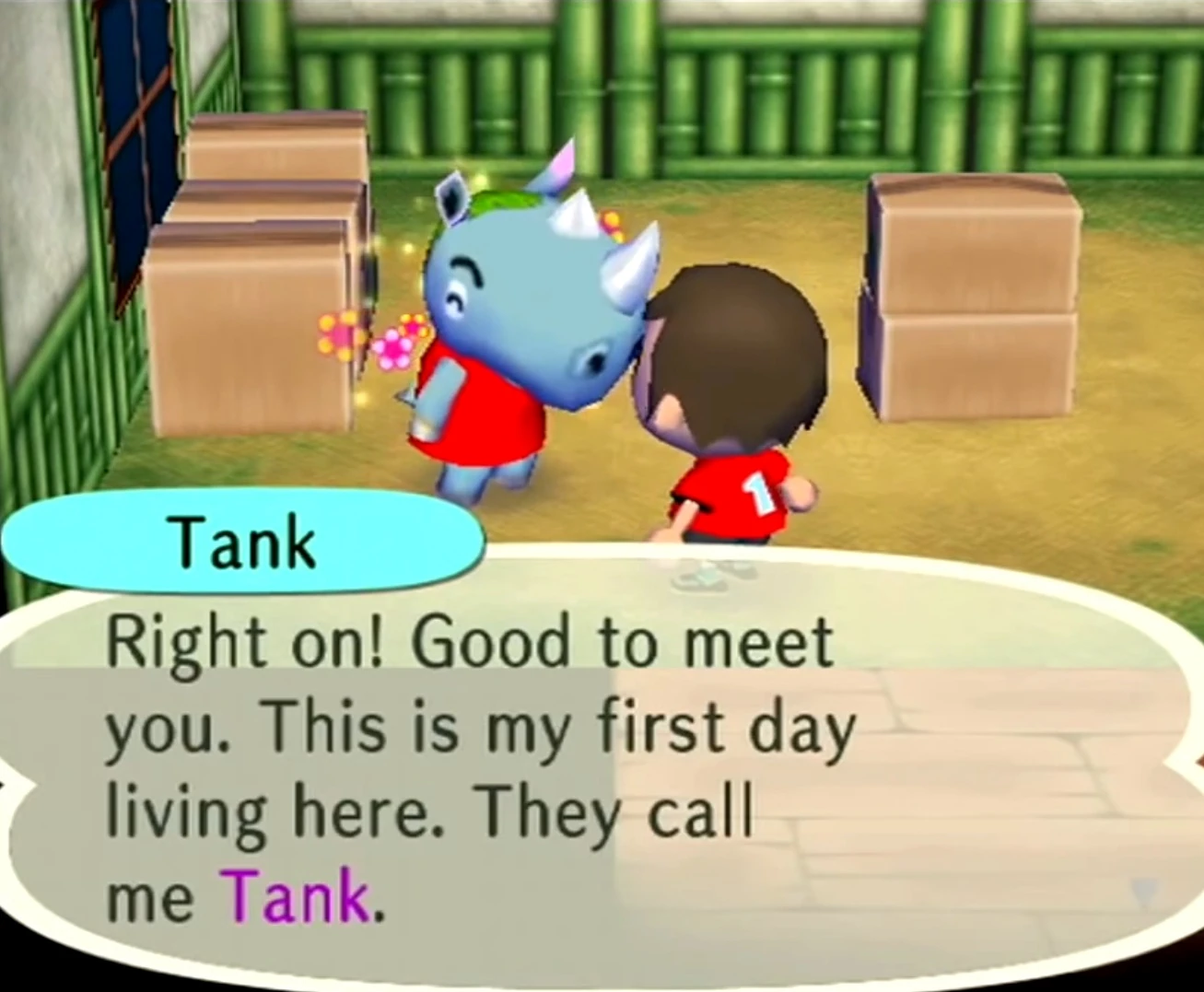Click the Tank name tab above the dialogue

pyautogui.click(x=242, y=543)
